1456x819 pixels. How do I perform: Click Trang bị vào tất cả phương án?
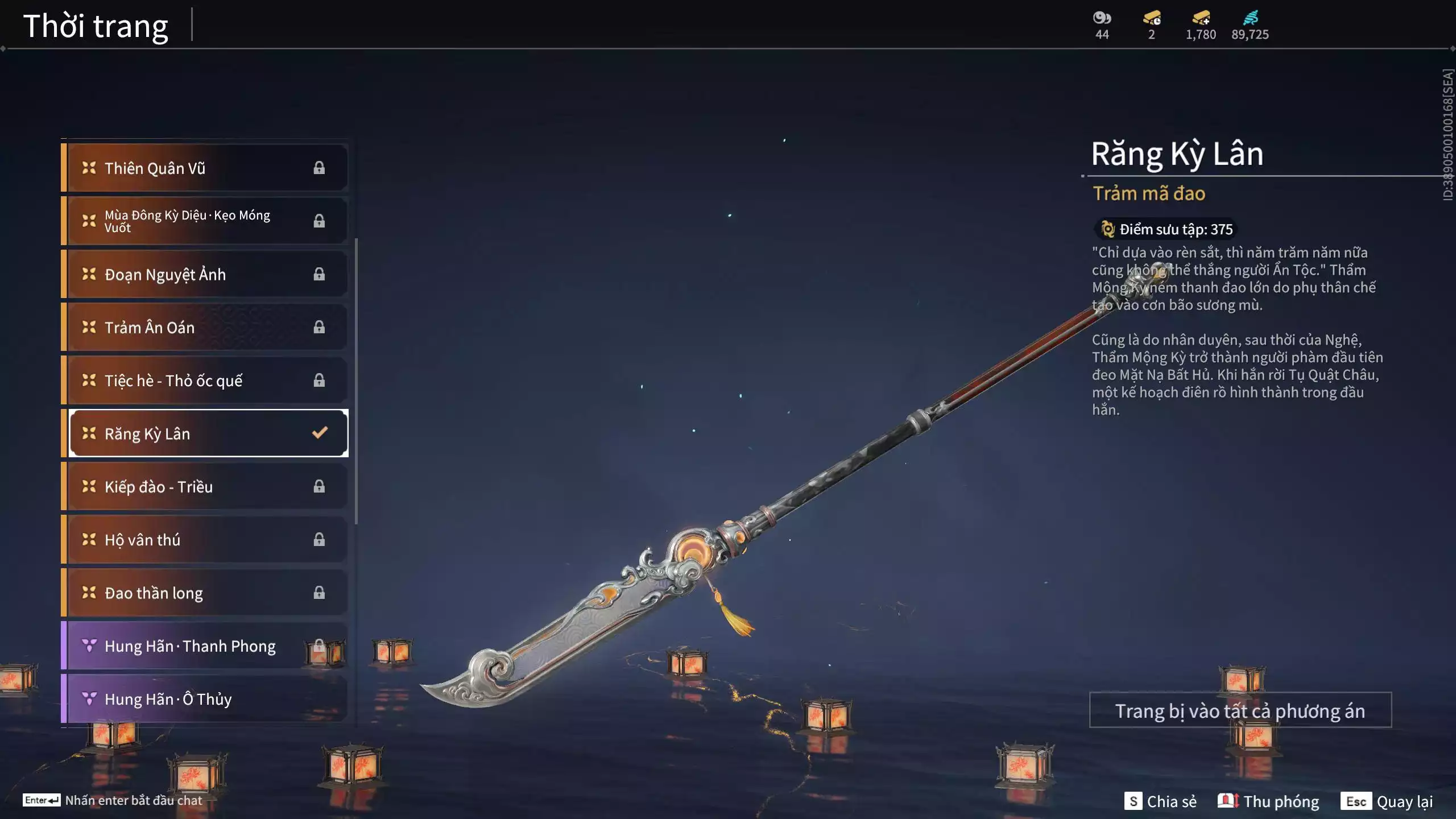[x=1240, y=710]
